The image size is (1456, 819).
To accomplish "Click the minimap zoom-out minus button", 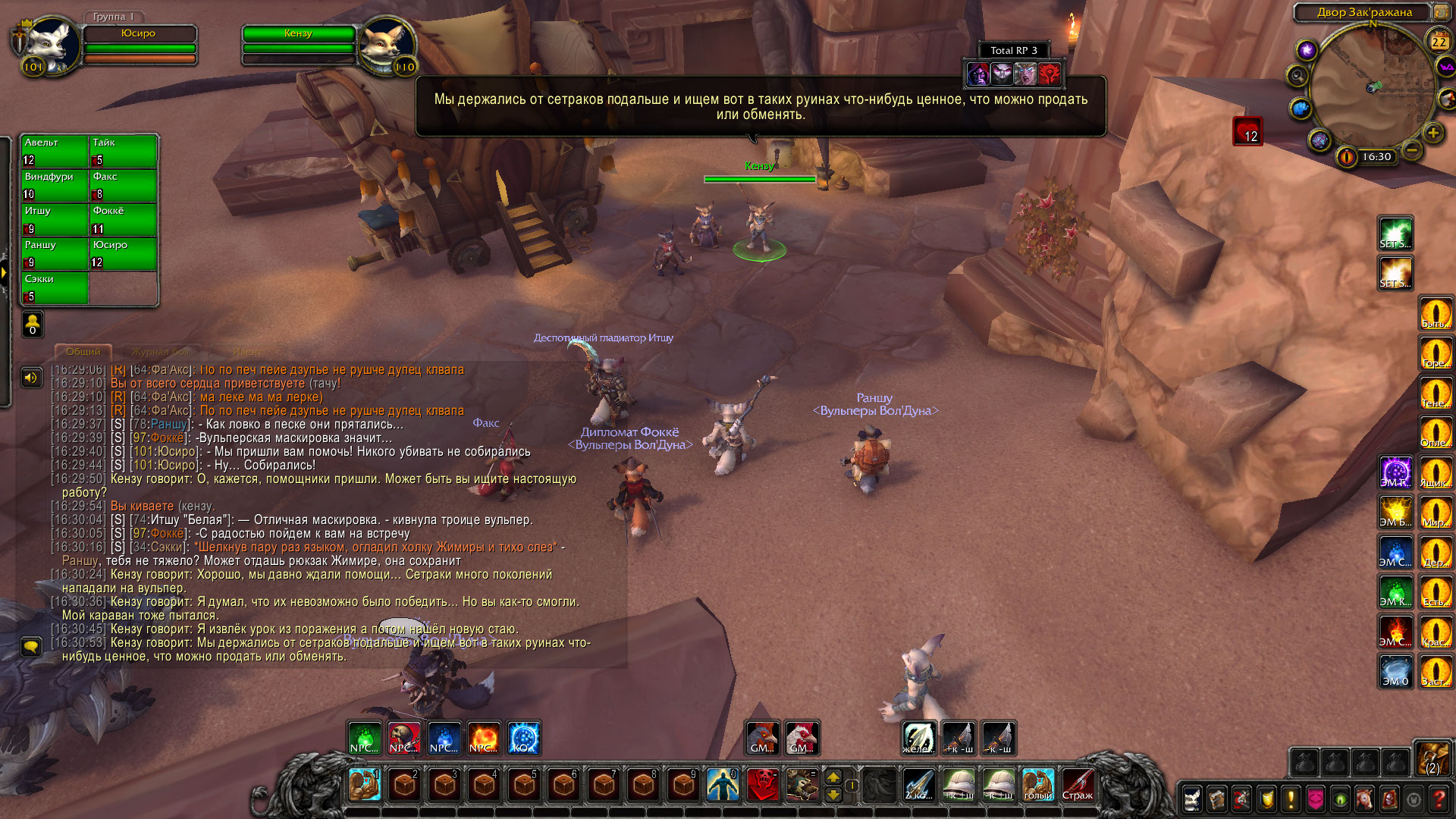I will 1411,150.
